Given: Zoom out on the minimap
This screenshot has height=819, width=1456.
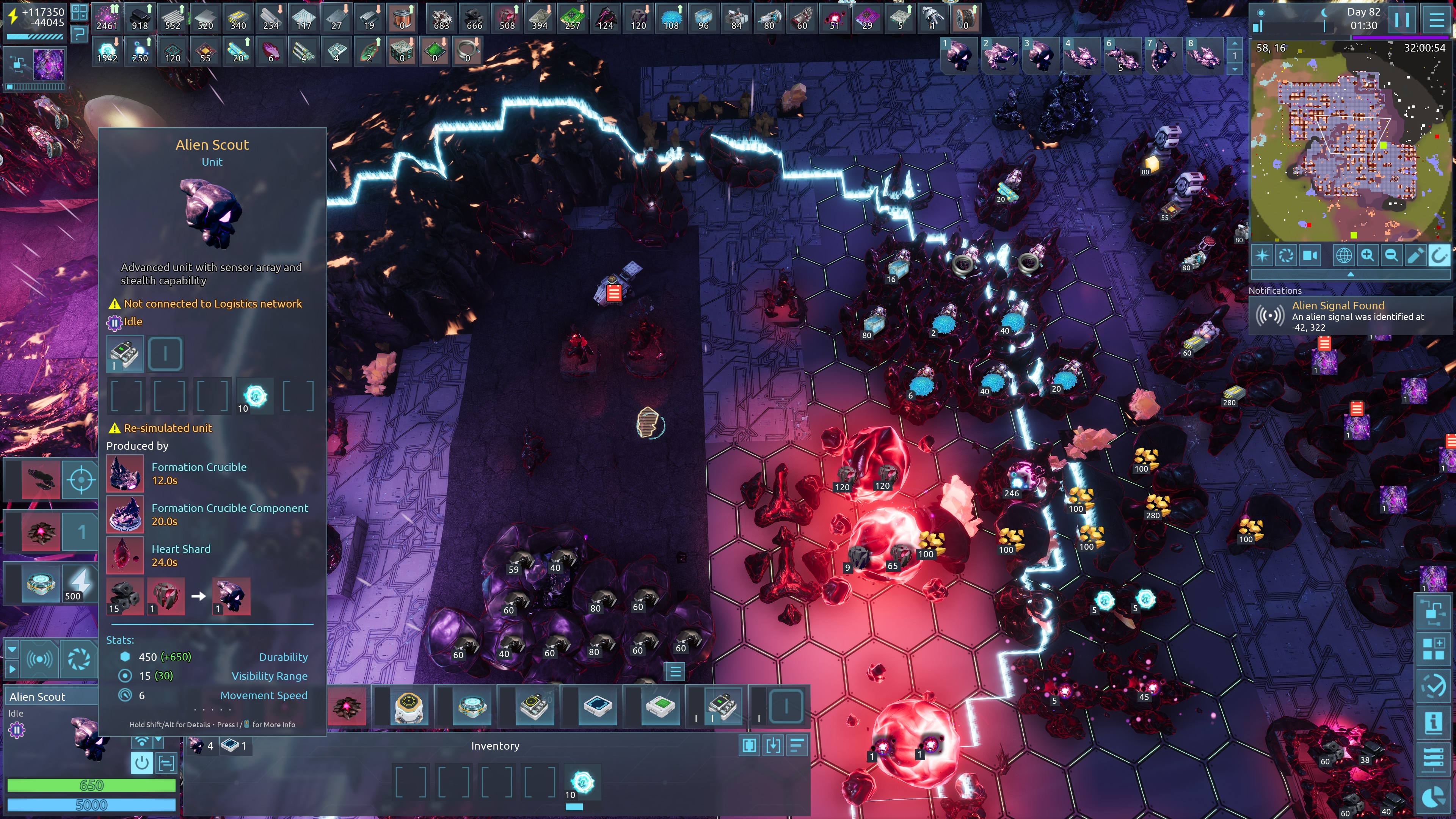Looking at the screenshot, I should (x=1391, y=256).
